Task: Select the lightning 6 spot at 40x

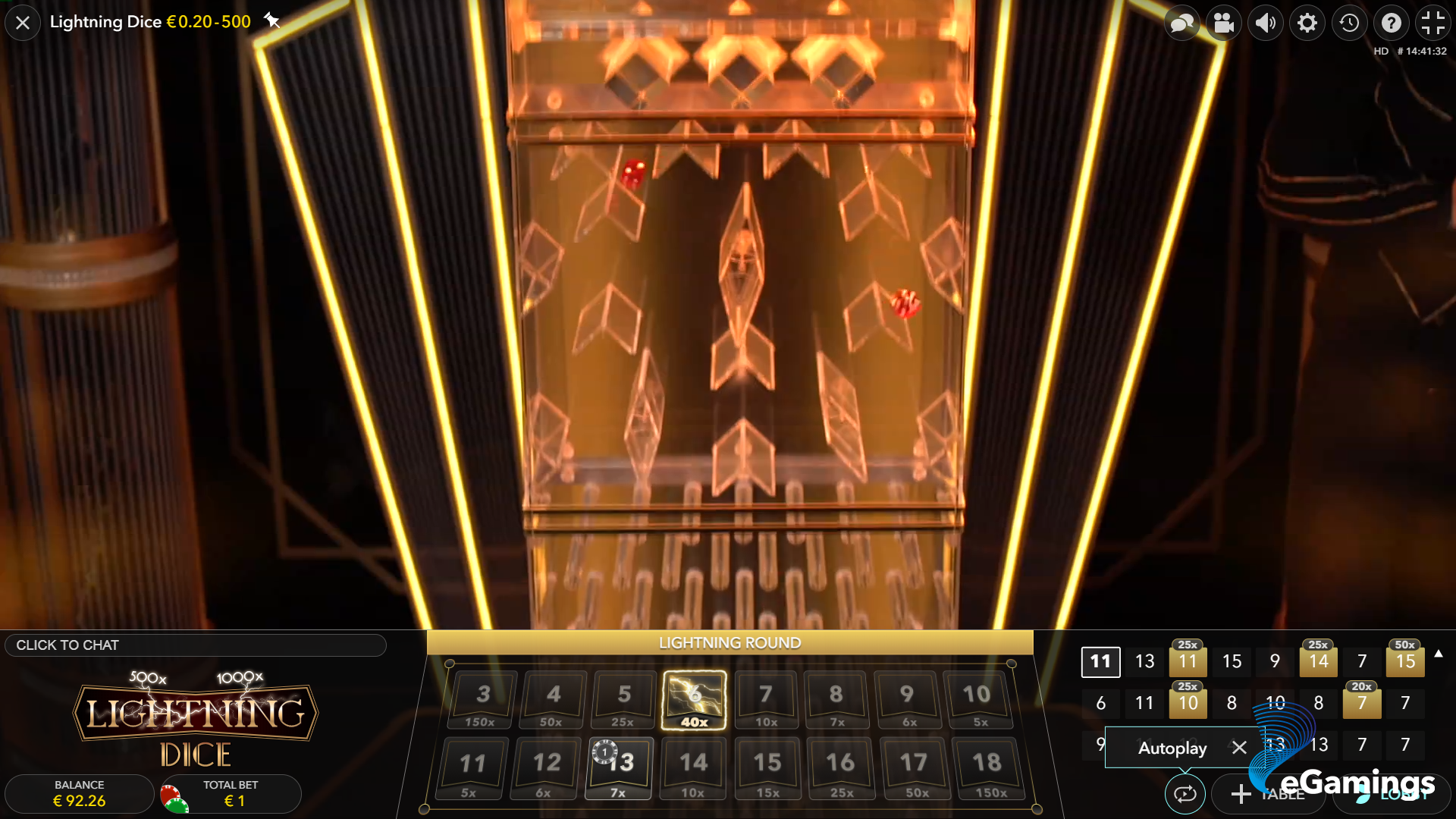Action: click(x=694, y=700)
